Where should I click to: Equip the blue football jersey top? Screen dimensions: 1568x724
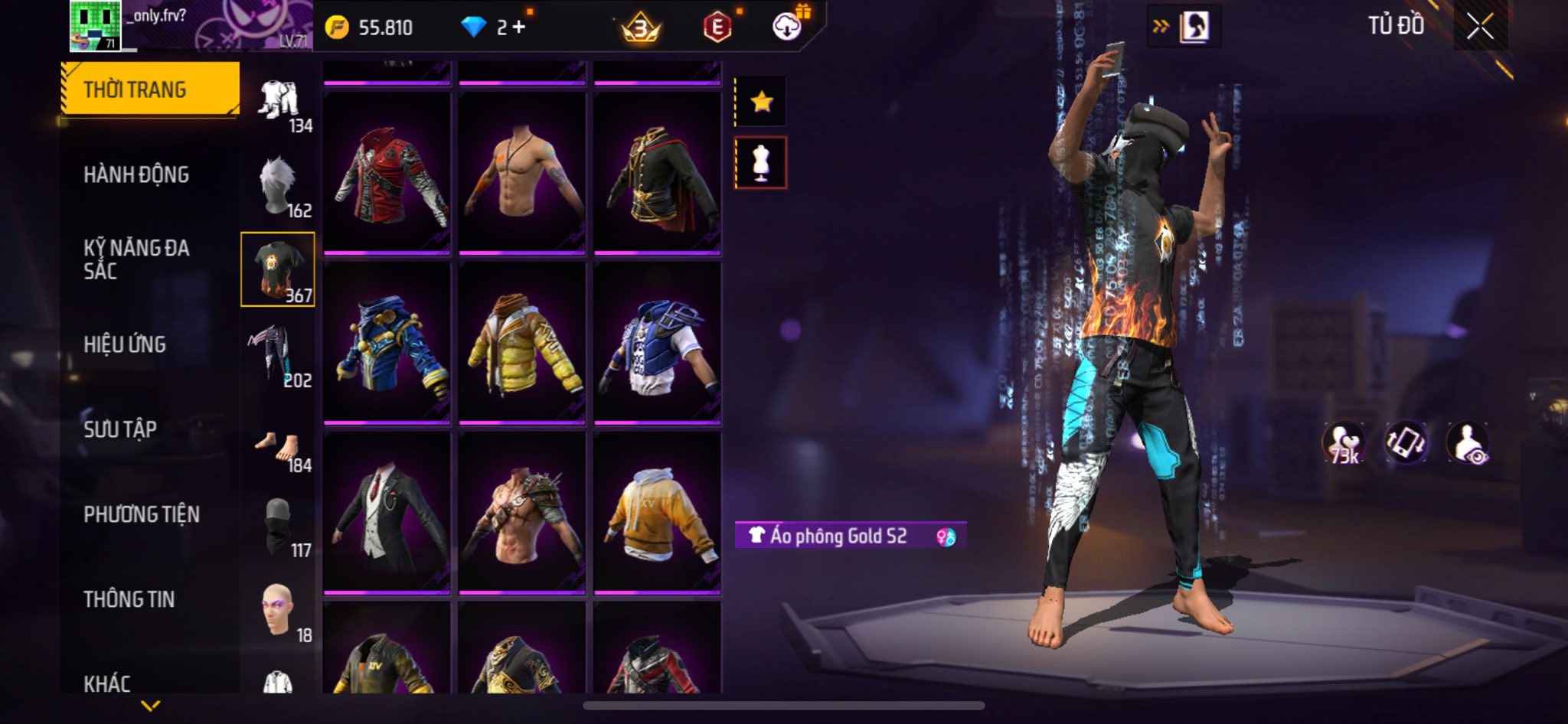coord(658,344)
